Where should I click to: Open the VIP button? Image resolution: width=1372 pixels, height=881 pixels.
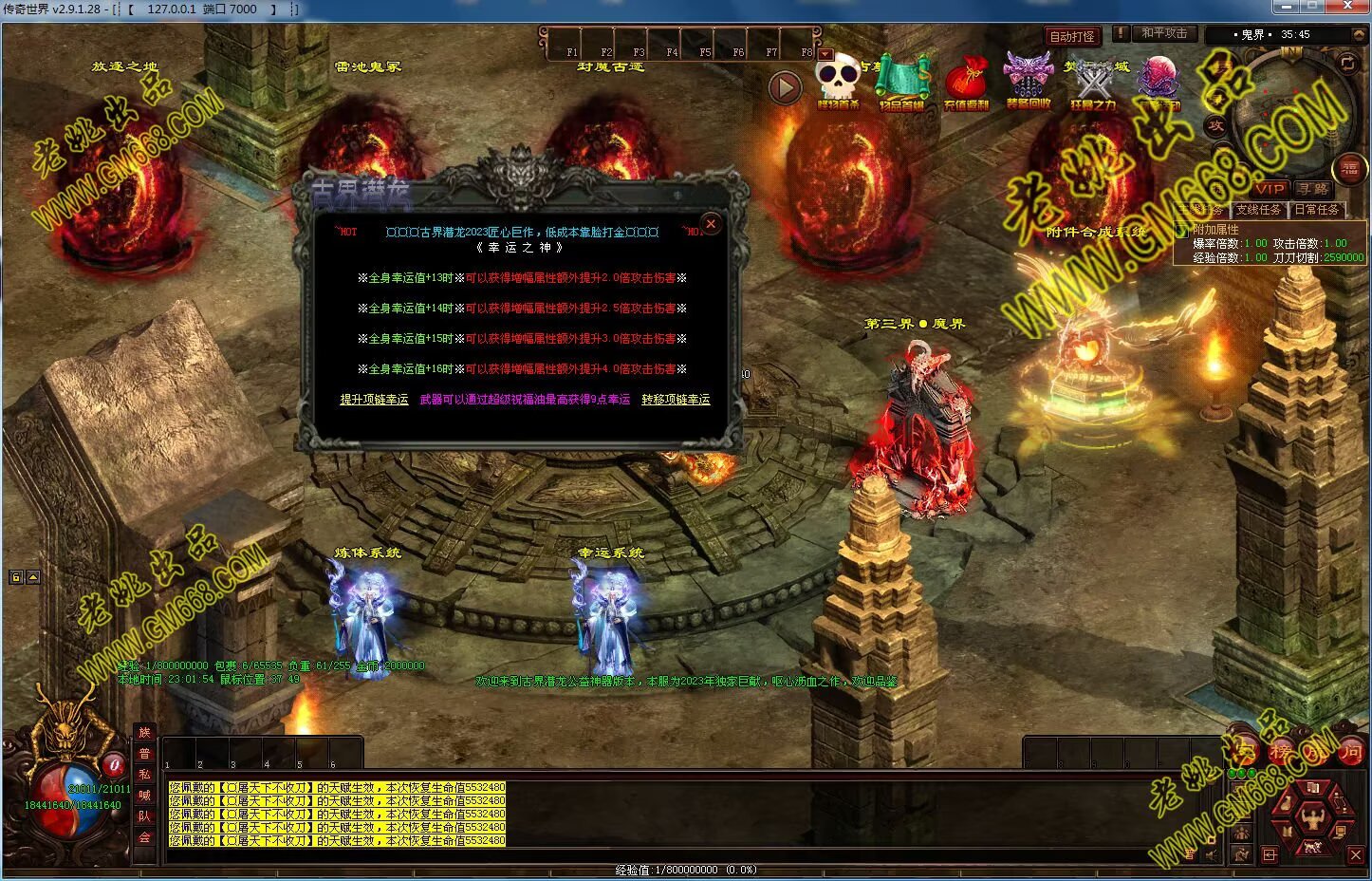(1269, 189)
